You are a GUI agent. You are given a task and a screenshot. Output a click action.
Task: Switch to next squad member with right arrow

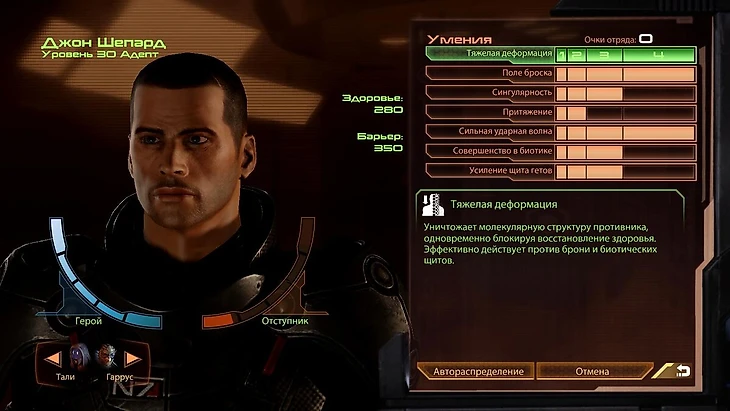131,358
